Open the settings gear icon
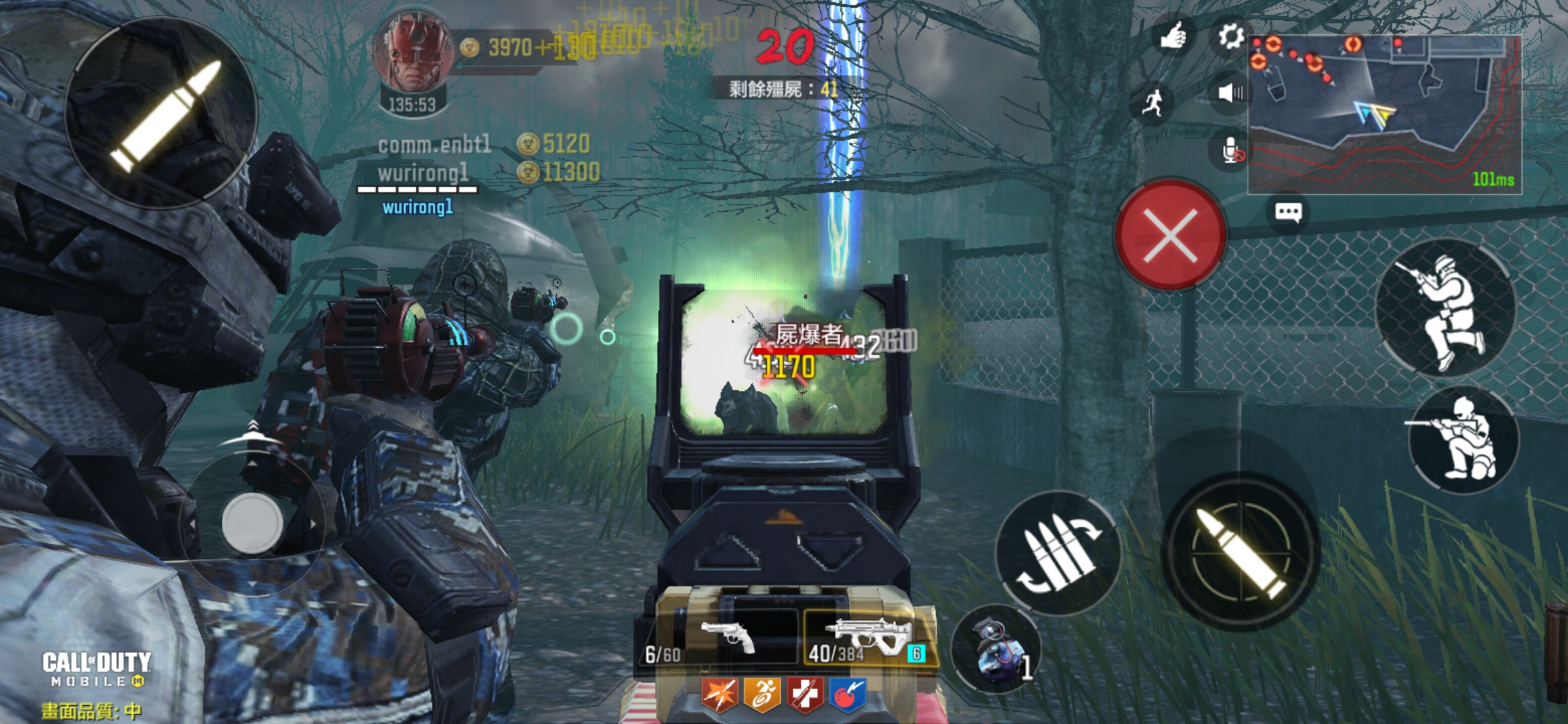The image size is (1568, 724). [1230, 36]
